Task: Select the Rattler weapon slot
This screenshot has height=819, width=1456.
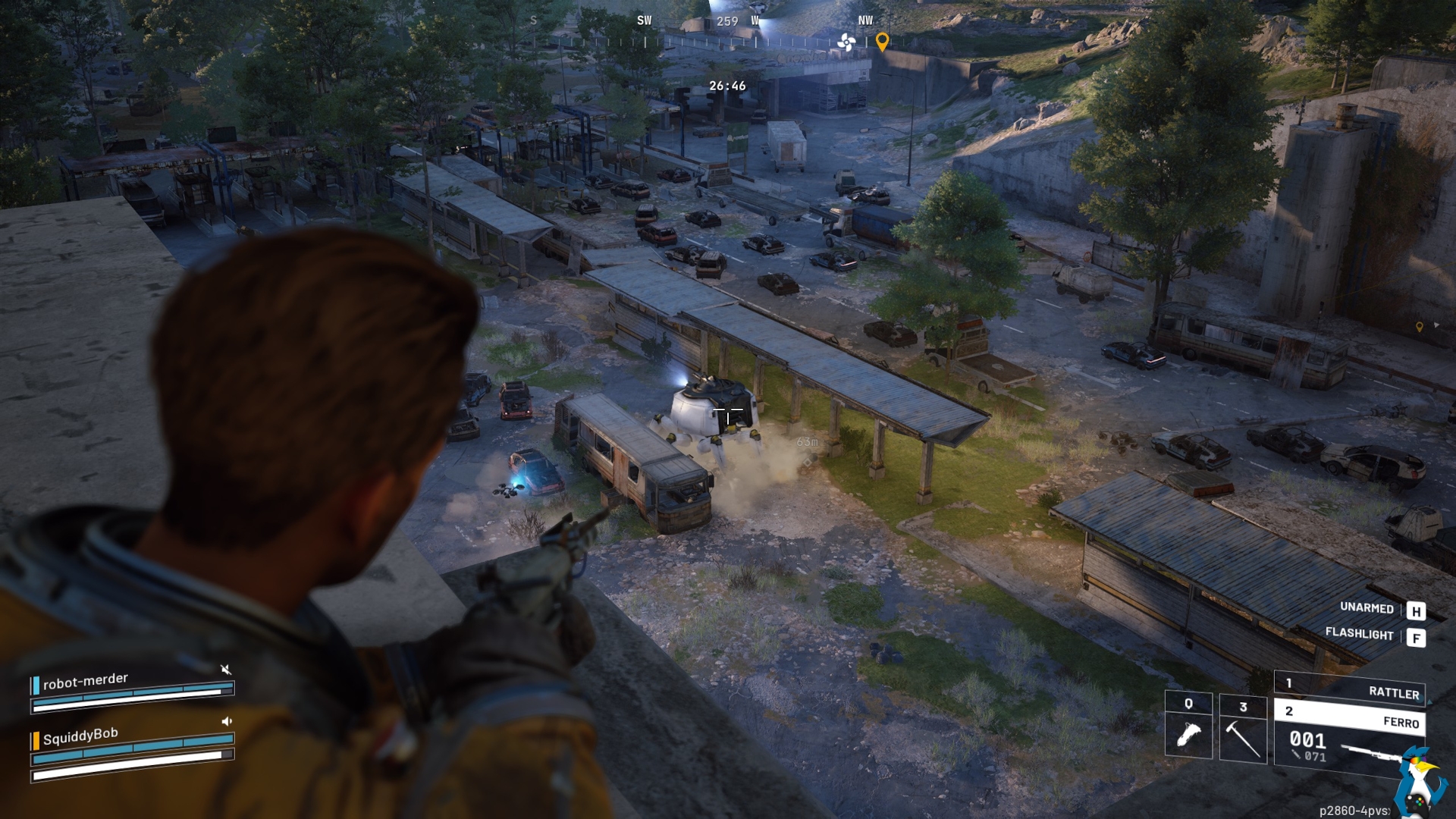Action: [1350, 688]
